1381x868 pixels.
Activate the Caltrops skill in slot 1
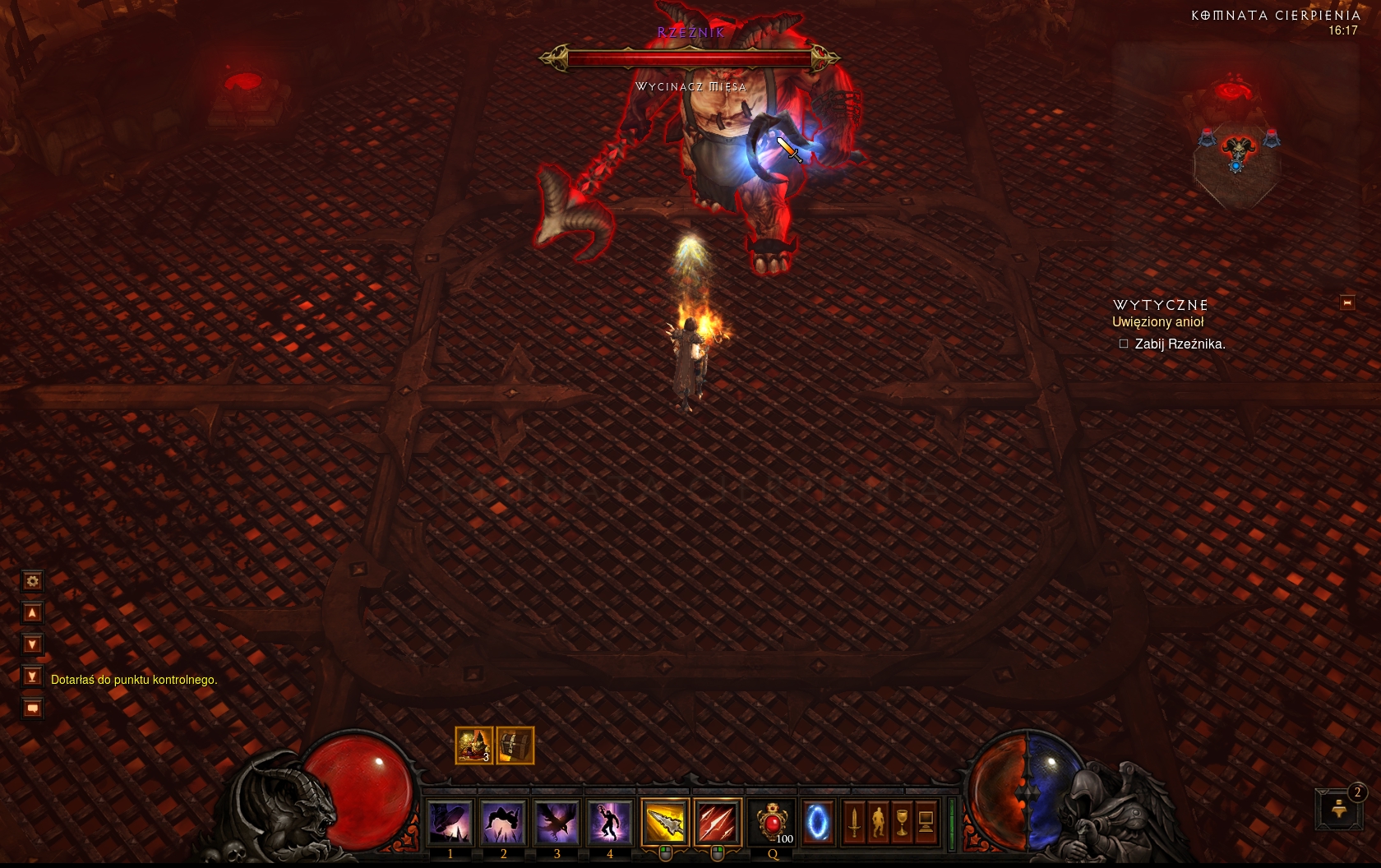(450, 822)
